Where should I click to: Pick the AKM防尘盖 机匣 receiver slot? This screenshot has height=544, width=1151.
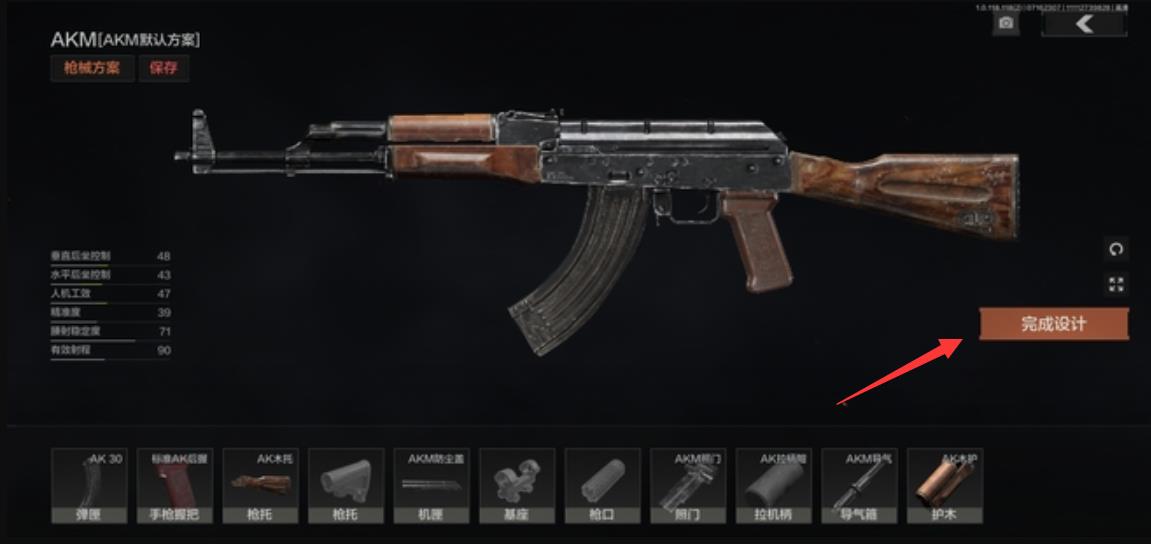(432, 486)
